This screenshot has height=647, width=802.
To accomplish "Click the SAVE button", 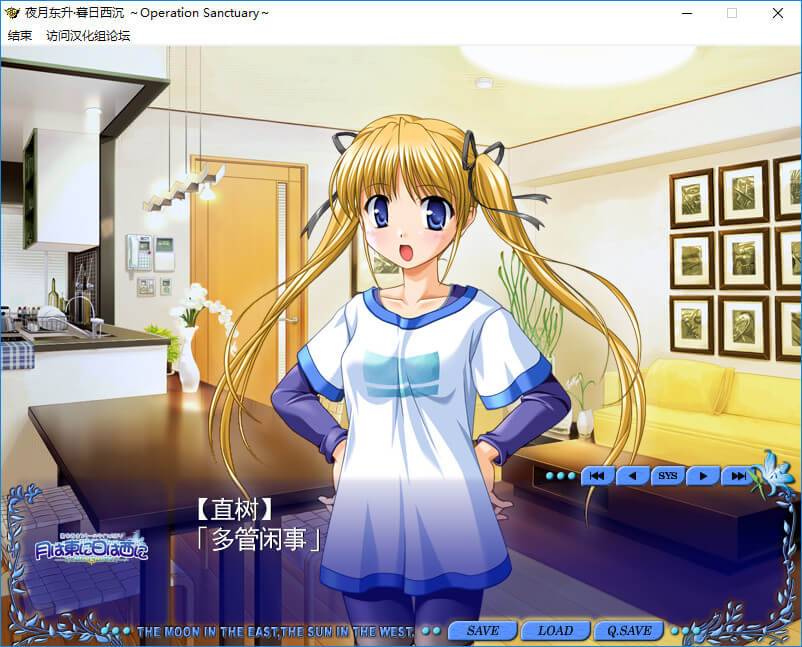I will click(483, 631).
